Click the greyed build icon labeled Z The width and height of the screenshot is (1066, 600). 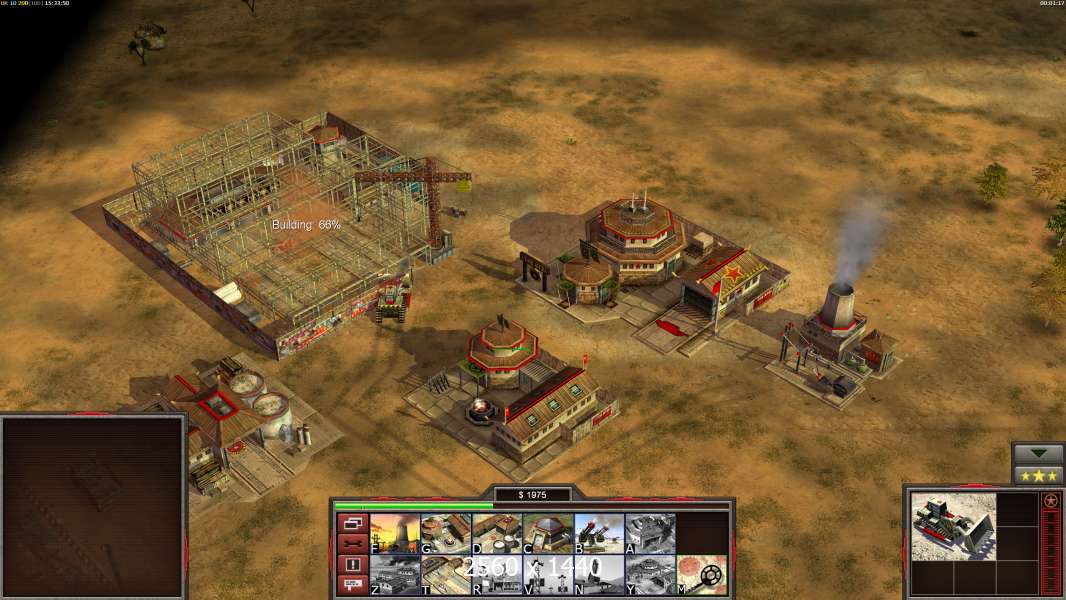(x=395, y=575)
